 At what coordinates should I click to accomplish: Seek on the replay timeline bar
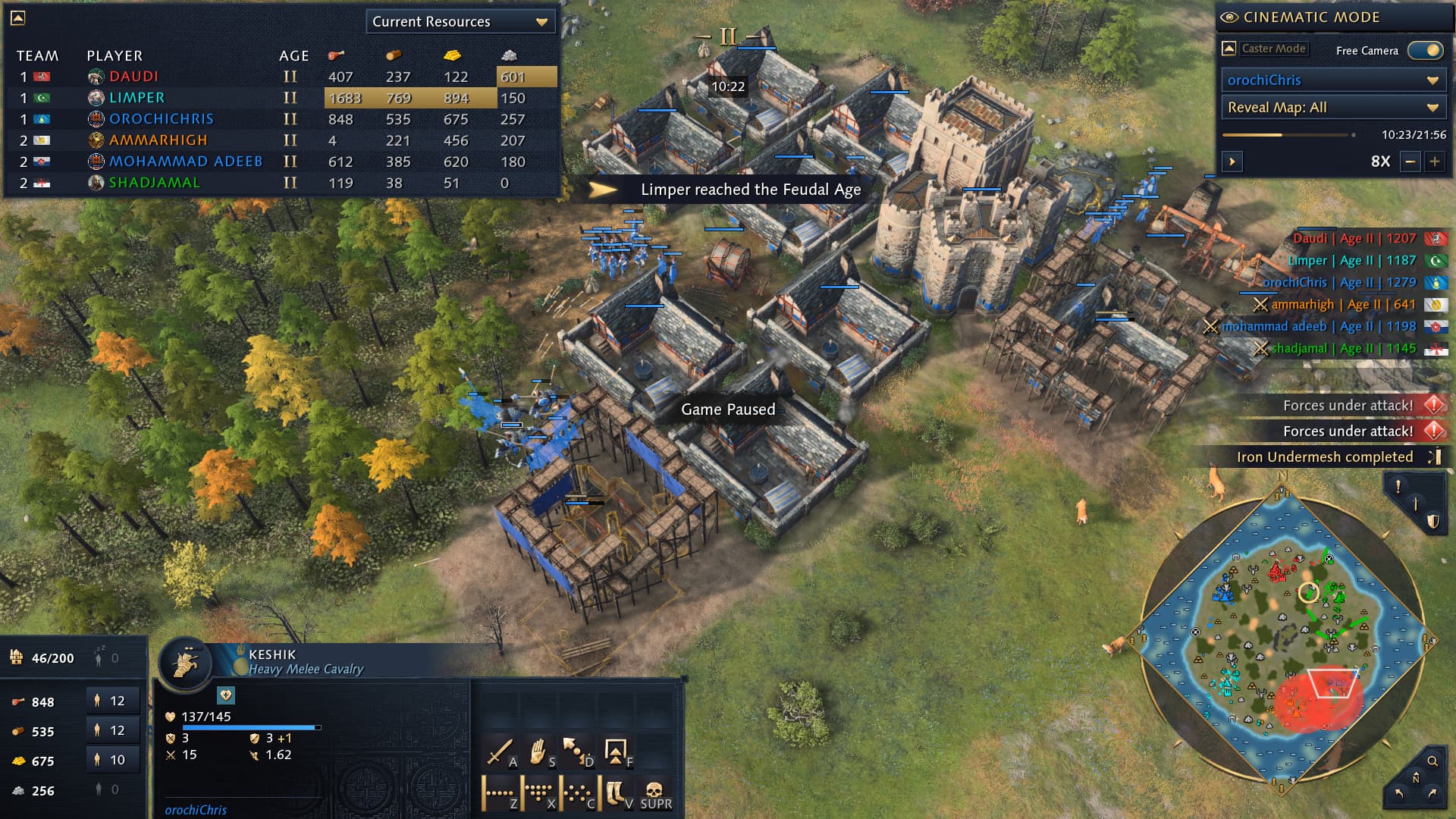[1288, 135]
